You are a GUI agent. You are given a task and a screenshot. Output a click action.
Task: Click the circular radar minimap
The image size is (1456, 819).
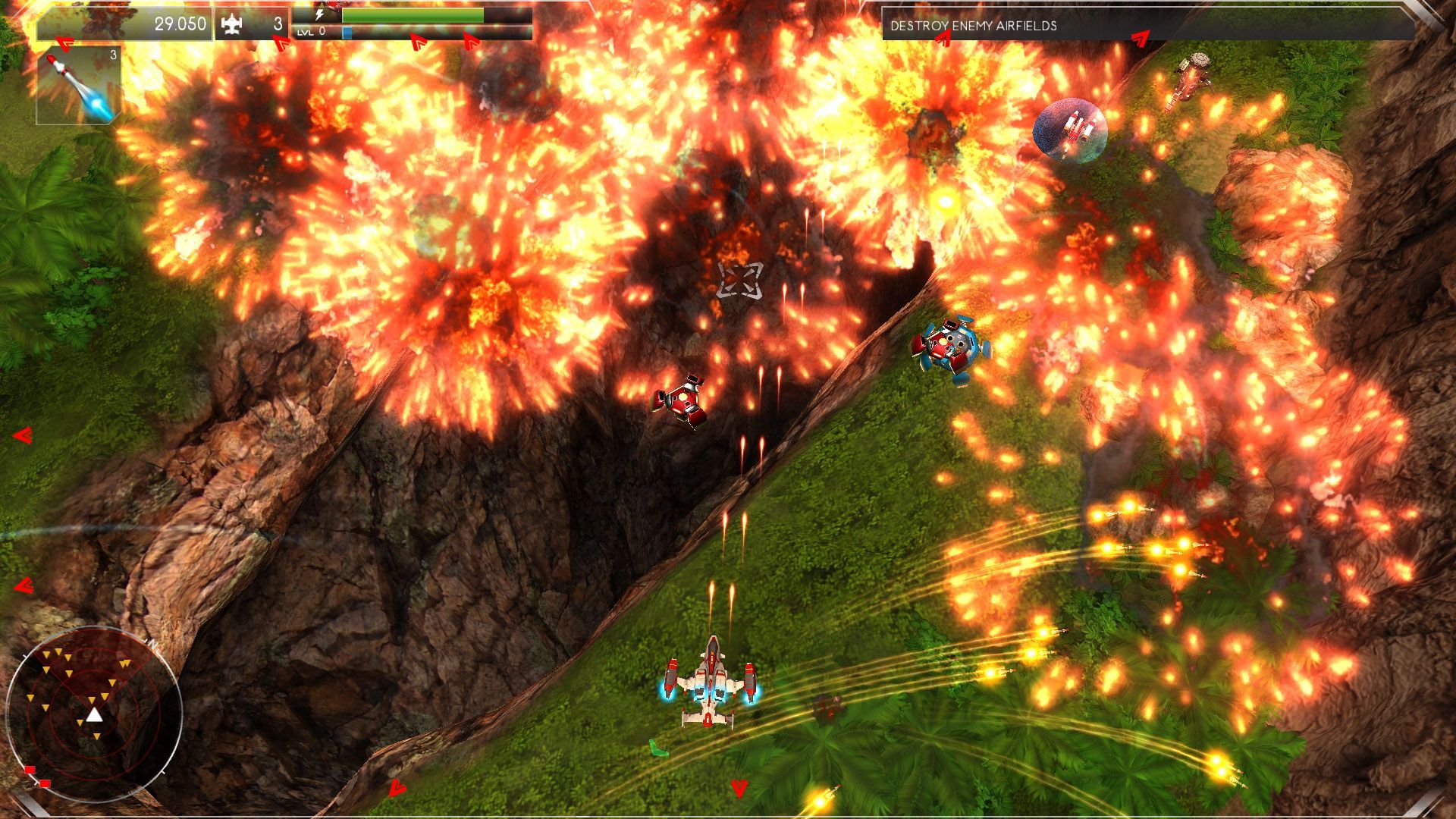[93, 714]
